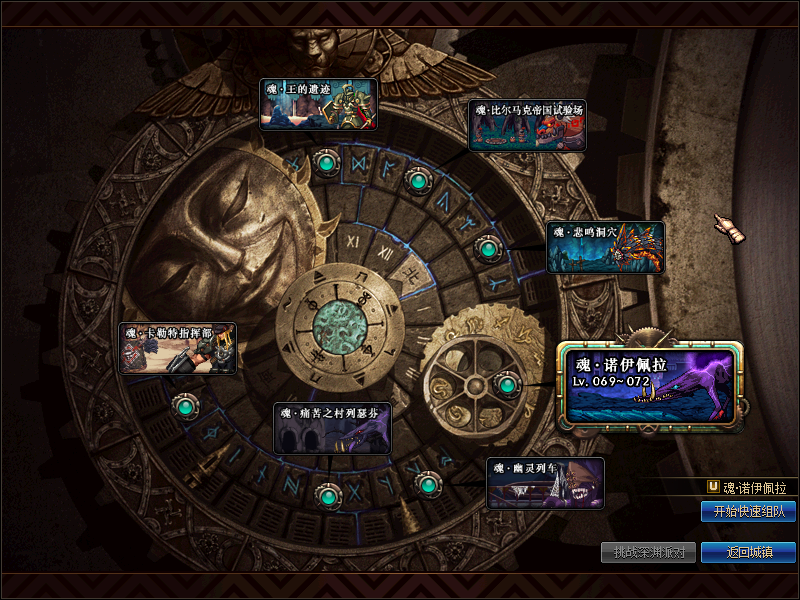Click the teal node on the 魂·诺伊佩拉 gear

507,384
